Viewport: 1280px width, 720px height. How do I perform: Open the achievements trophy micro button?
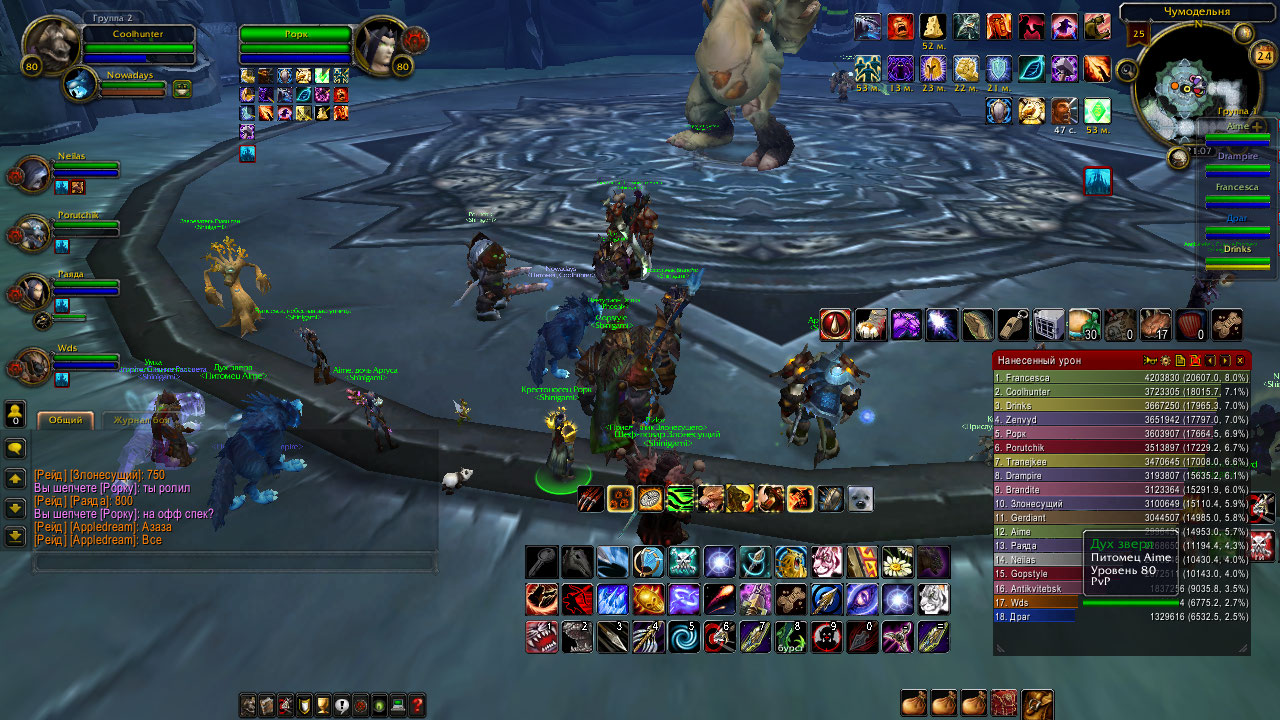click(322, 706)
